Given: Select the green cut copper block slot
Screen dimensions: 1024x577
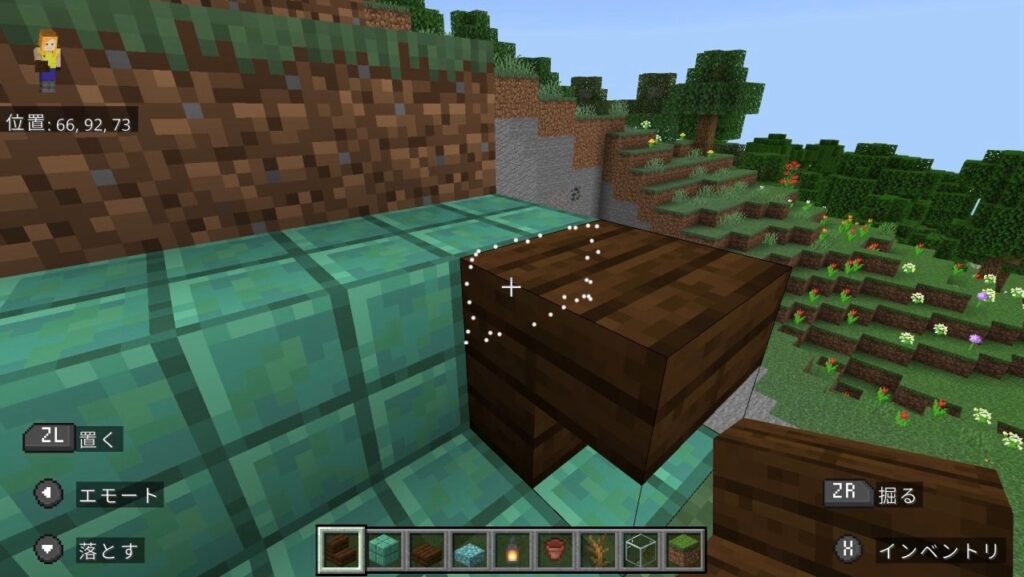Looking at the screenshot, I should coord(384,550).
